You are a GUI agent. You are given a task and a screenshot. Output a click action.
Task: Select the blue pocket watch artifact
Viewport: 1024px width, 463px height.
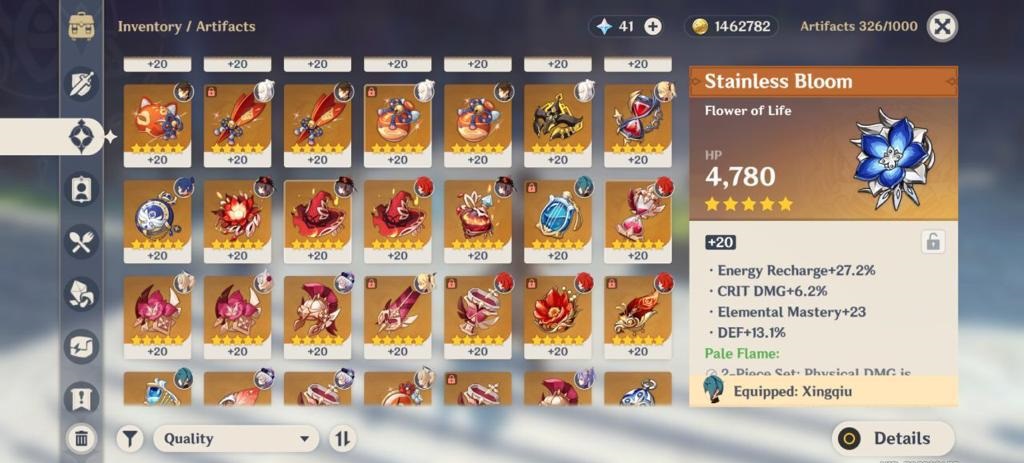[x=157, y=212]
